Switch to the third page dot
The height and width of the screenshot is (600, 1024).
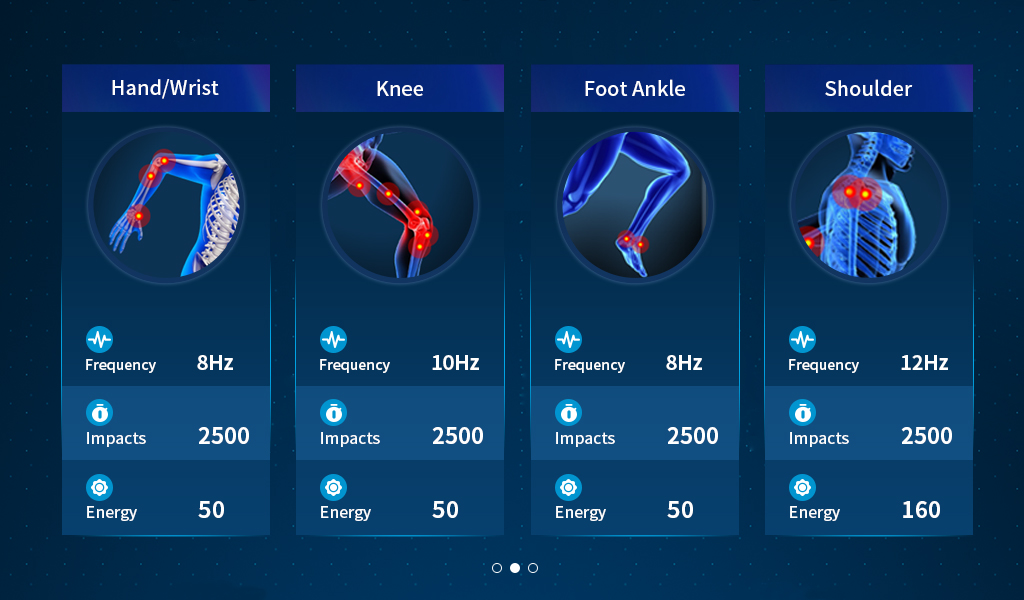point(533,568)
